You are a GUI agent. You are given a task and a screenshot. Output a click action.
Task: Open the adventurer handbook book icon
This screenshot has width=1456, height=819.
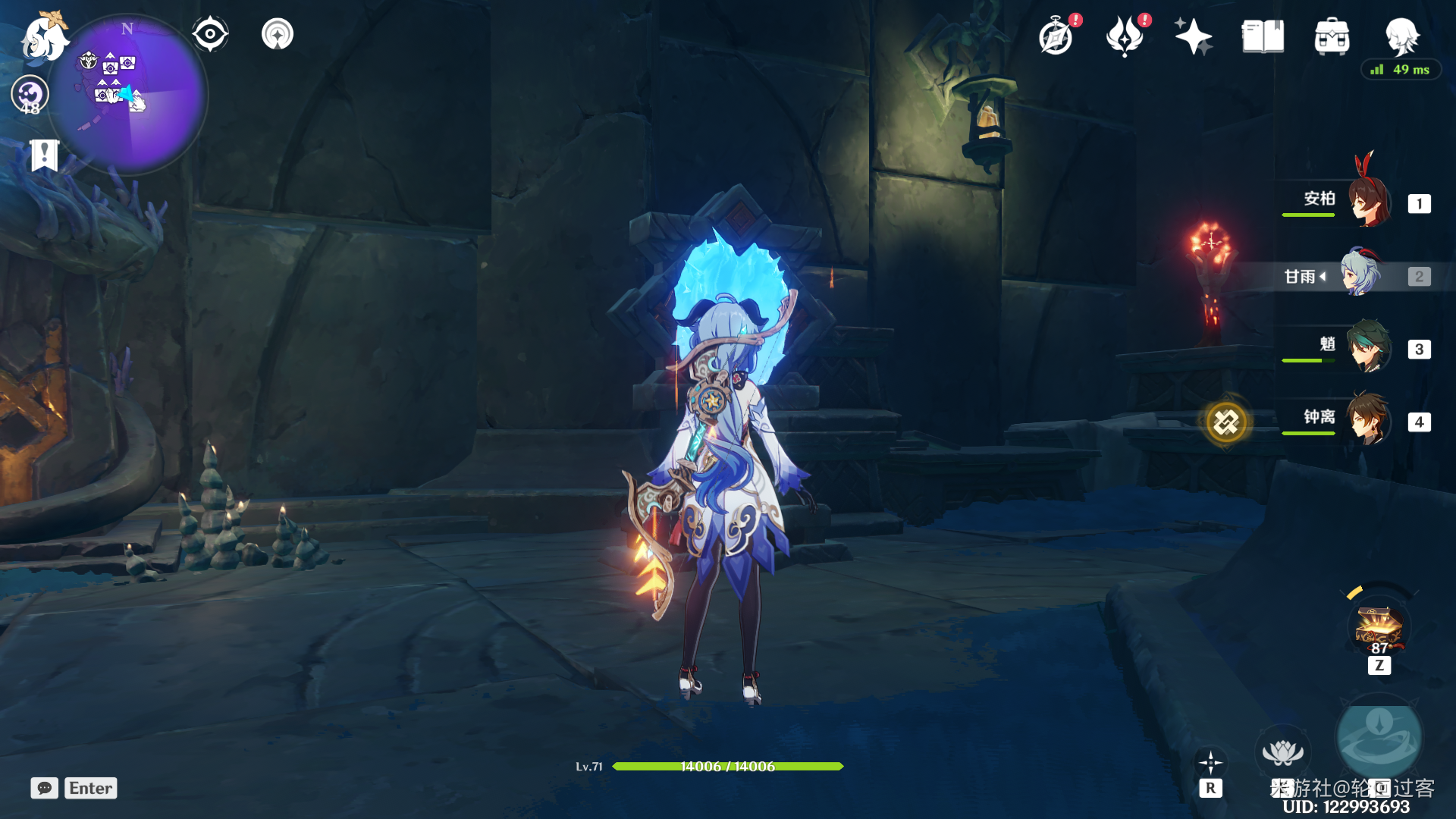click(1263, 36)
